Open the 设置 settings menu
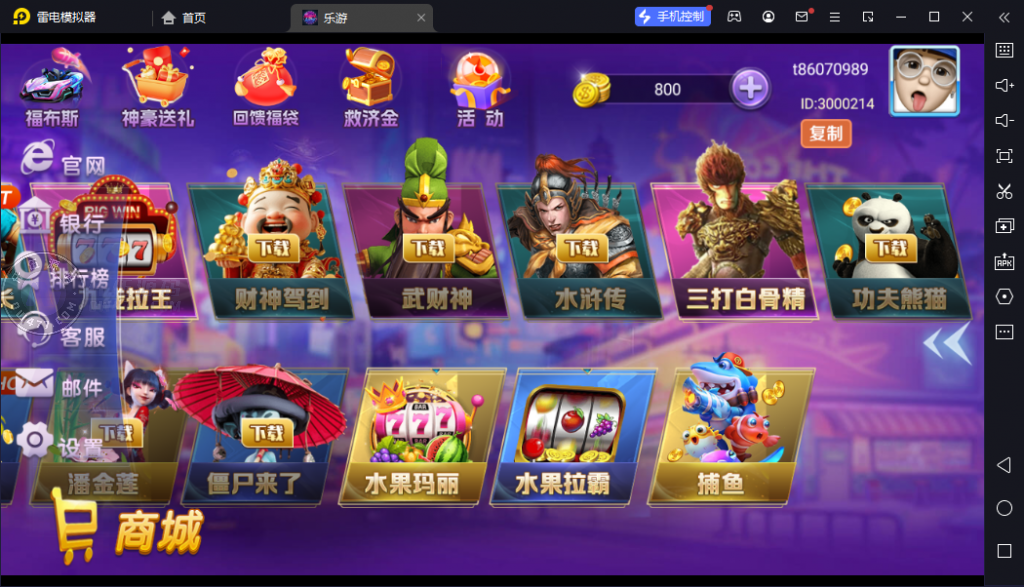The height and width of the screenshot is (587, 1024). coord(62,444)
